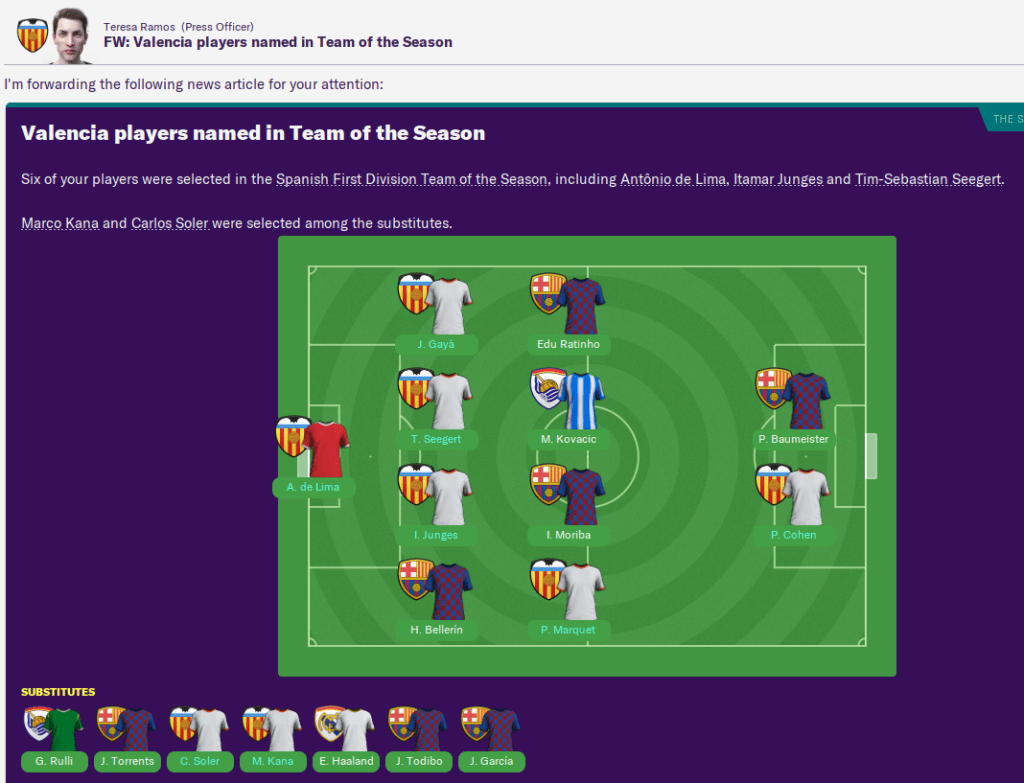Select substitute G. Rulli
This screenshot has width=1024, height=783.
click(54, 761)
